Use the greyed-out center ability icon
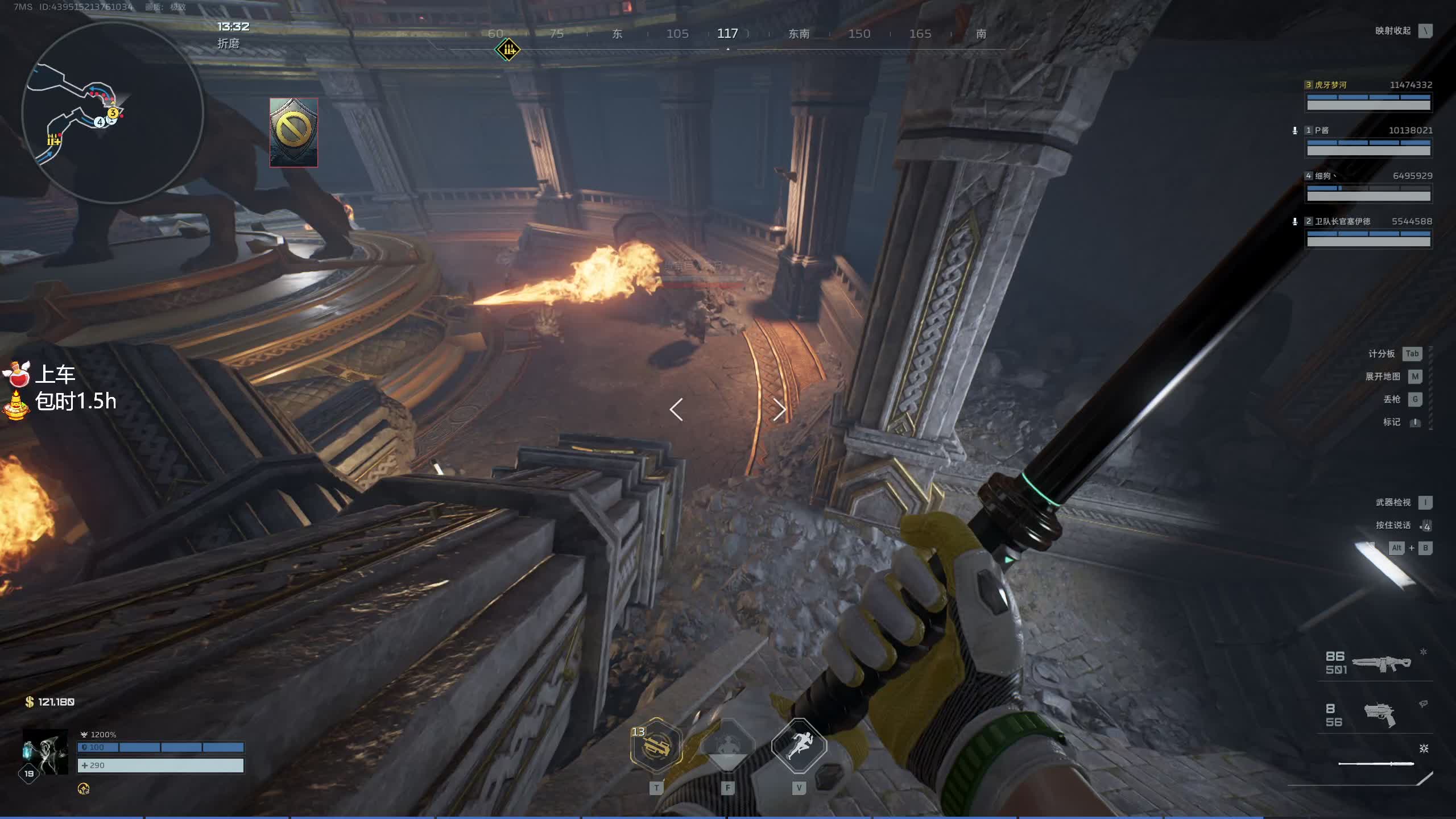Viewport: 1456px width, 819px height. [727, 746]
